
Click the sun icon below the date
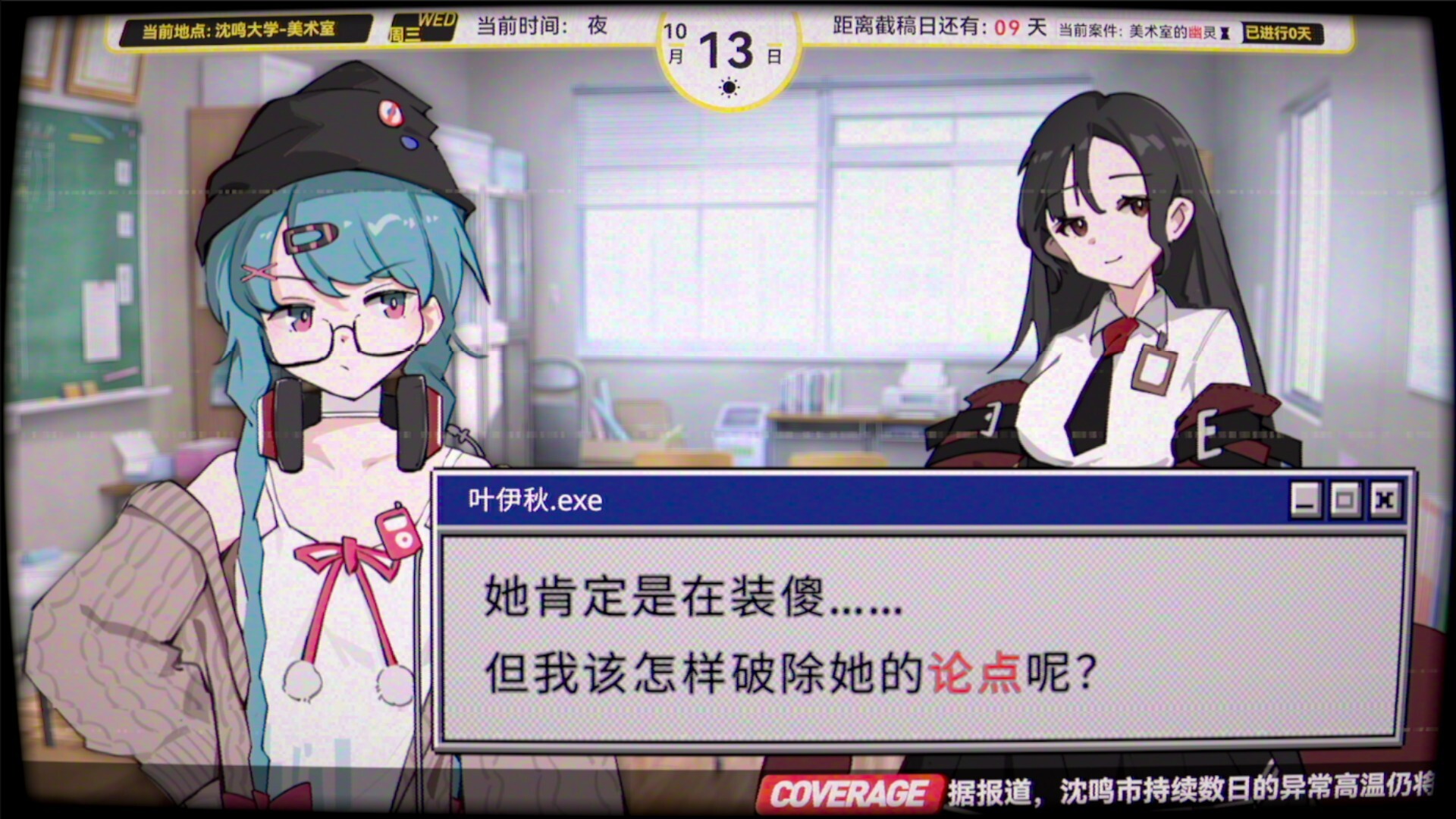click(x=729, y=87)
